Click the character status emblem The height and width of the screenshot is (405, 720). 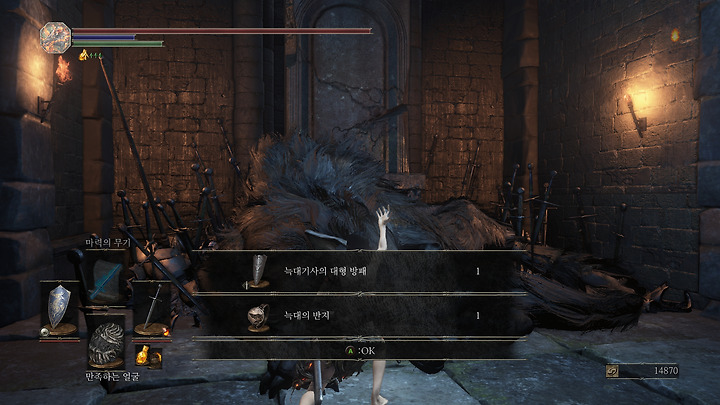tap(54, 37)
